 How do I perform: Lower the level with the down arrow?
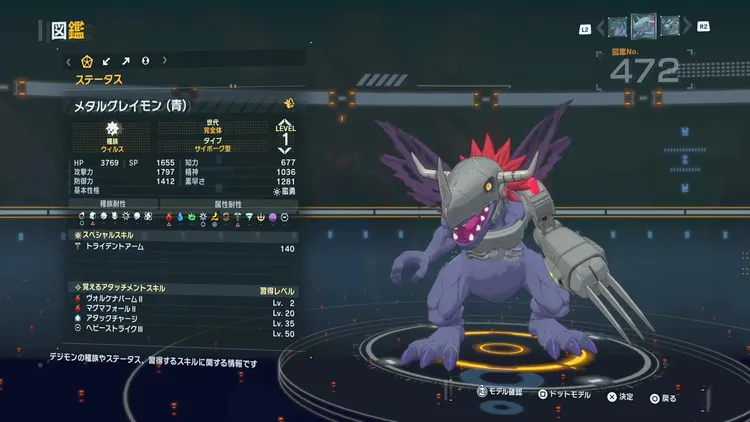[285, 150]
